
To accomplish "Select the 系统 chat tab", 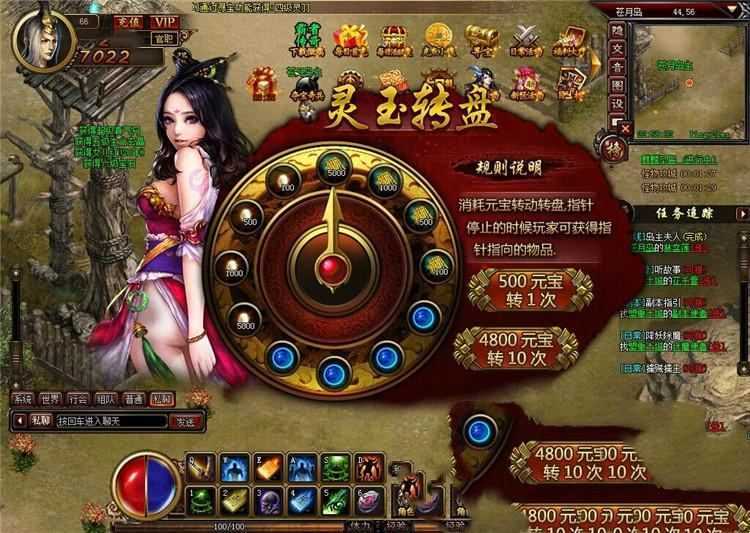I will [24, 398].
